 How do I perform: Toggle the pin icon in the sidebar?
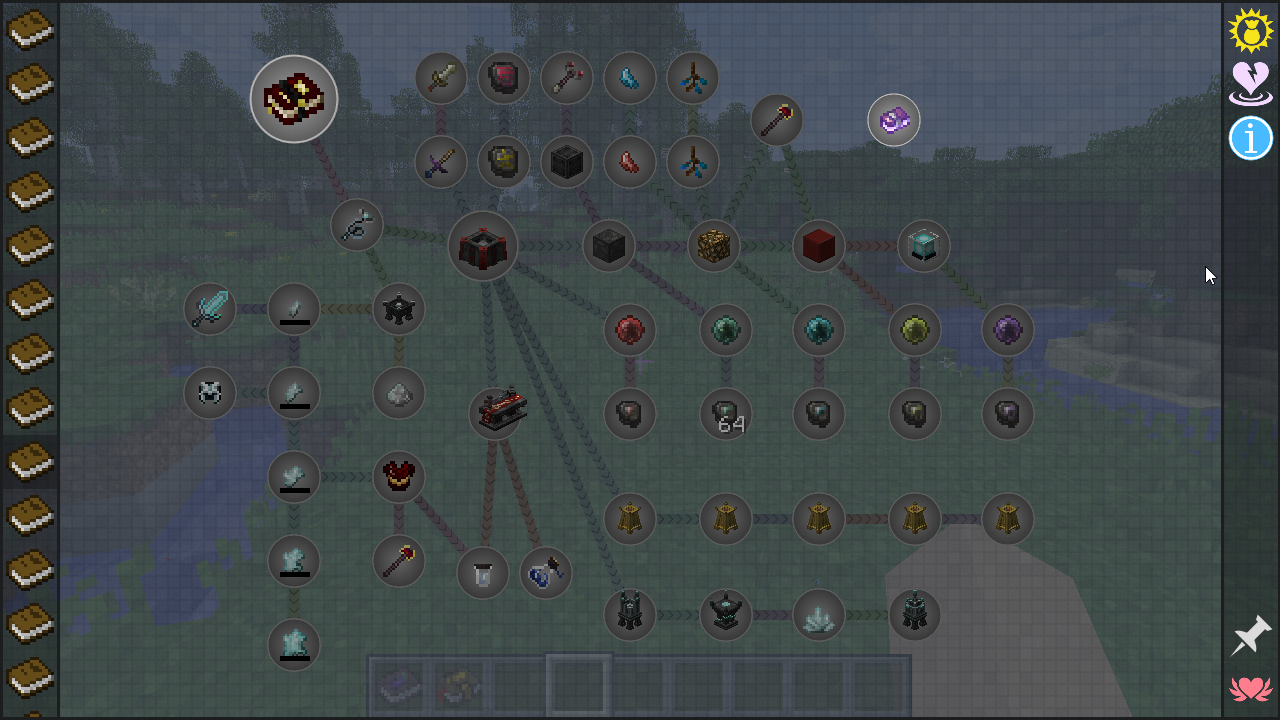(1250, 636)
